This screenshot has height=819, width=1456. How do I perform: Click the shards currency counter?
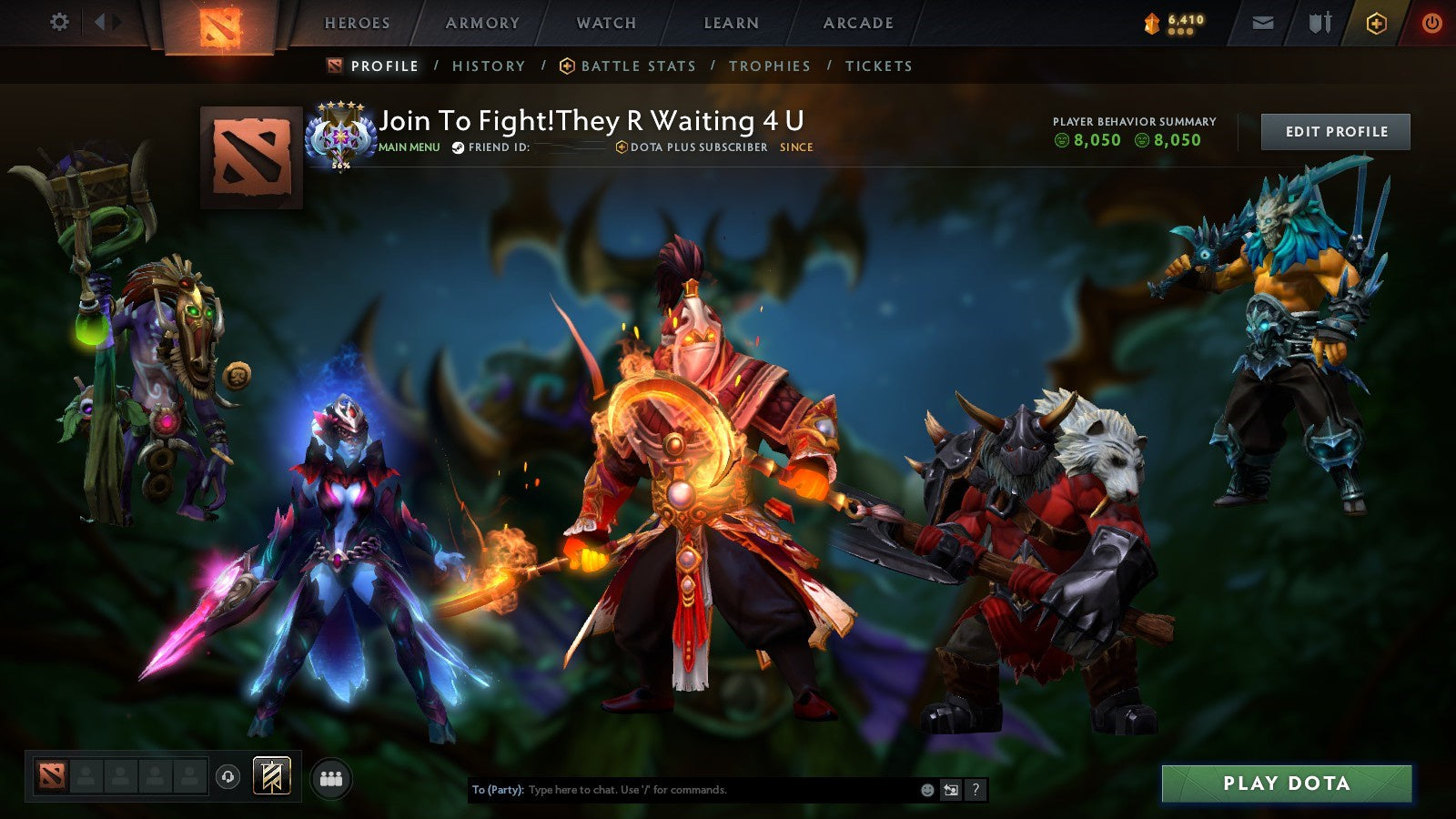1176,23
